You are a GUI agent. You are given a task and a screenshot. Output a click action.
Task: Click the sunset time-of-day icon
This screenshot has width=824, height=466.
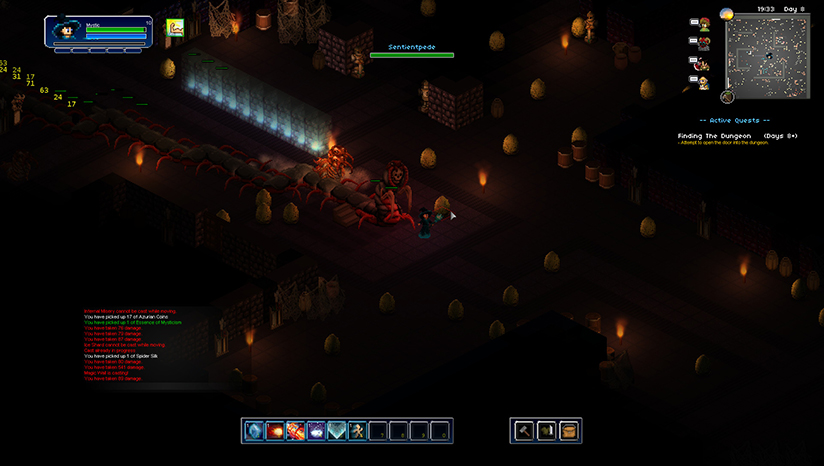[x=727, y=14]
